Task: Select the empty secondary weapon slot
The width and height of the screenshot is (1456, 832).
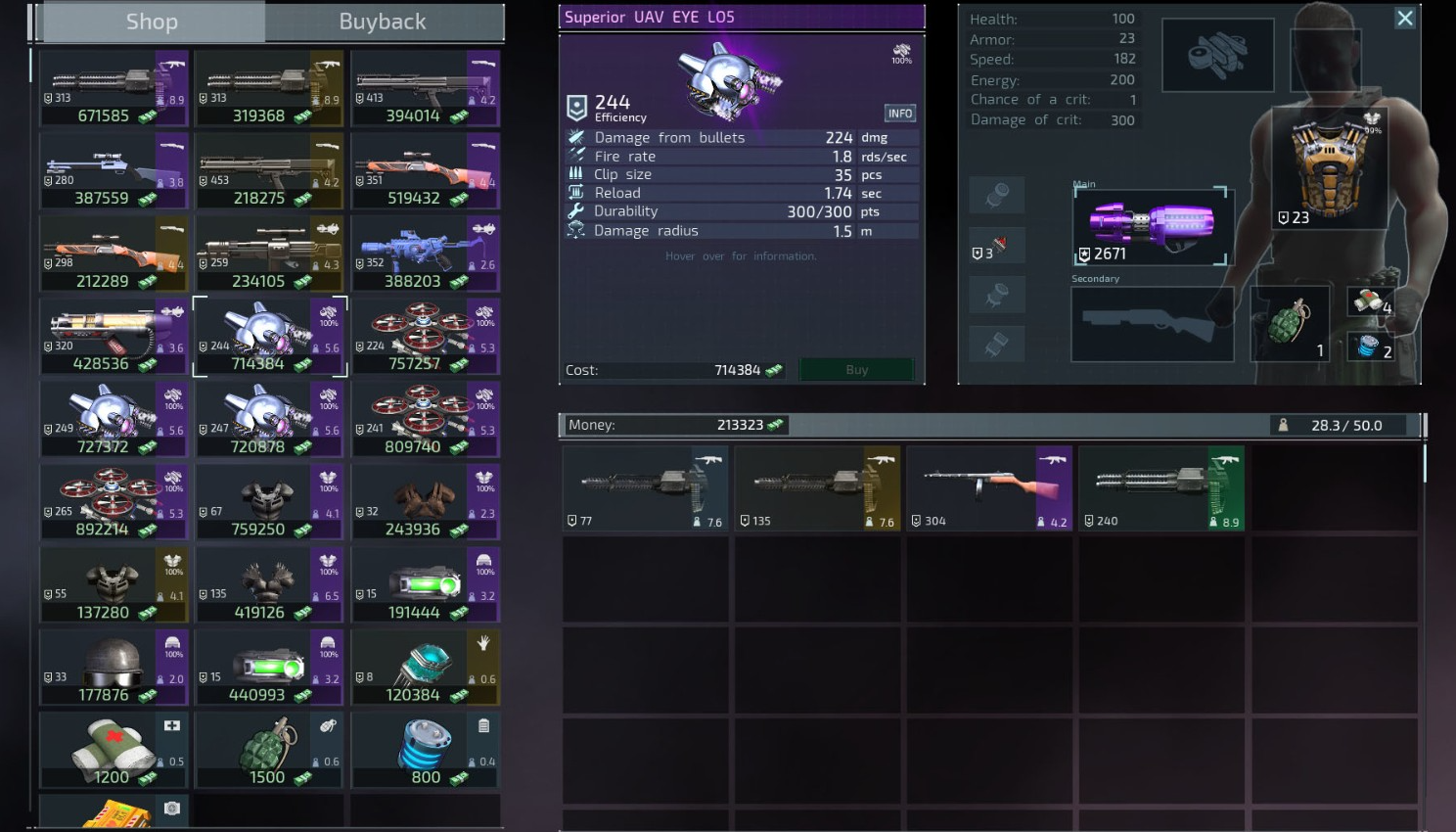Action: coord(1153,324)
